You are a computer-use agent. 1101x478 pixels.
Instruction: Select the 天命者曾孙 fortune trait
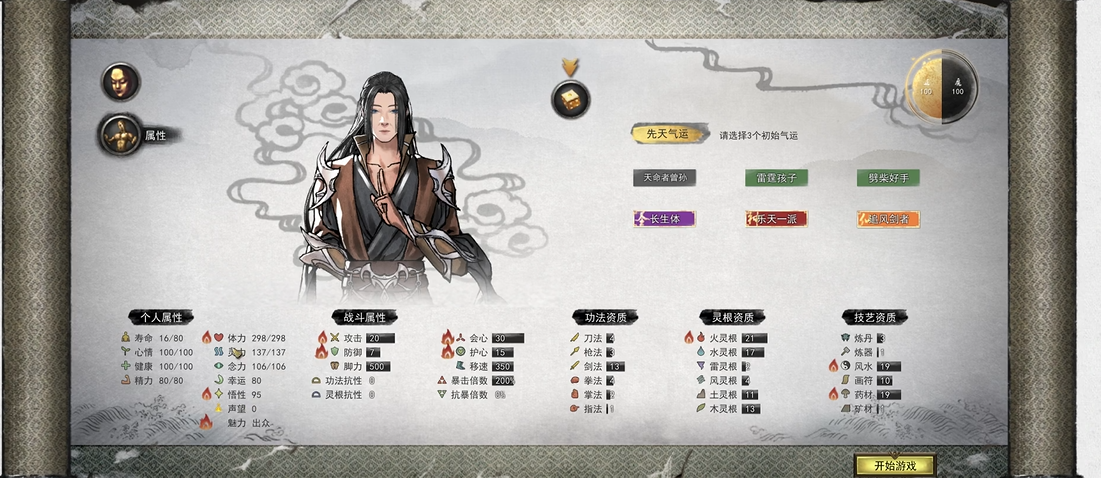pyautogui.click(x=664, y=177)
